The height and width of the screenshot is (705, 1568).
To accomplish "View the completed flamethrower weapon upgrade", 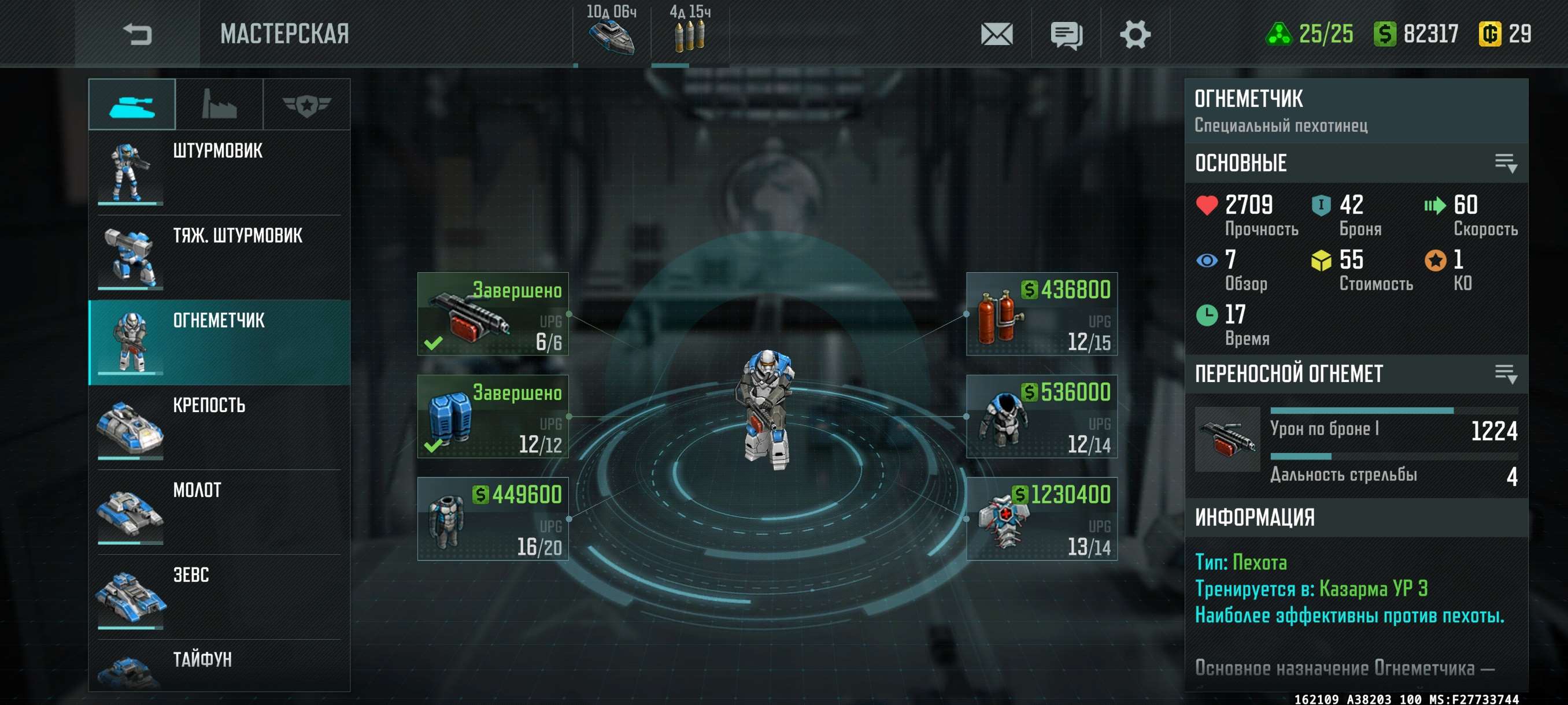I will click(x=493, y=314).
